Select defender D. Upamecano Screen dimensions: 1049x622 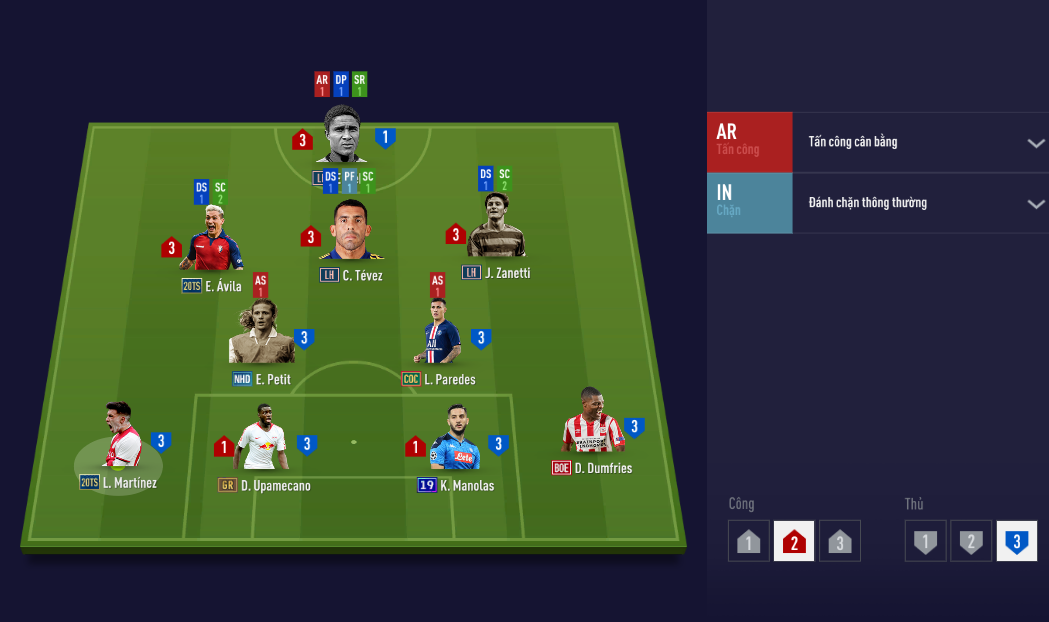pos(262,439)
